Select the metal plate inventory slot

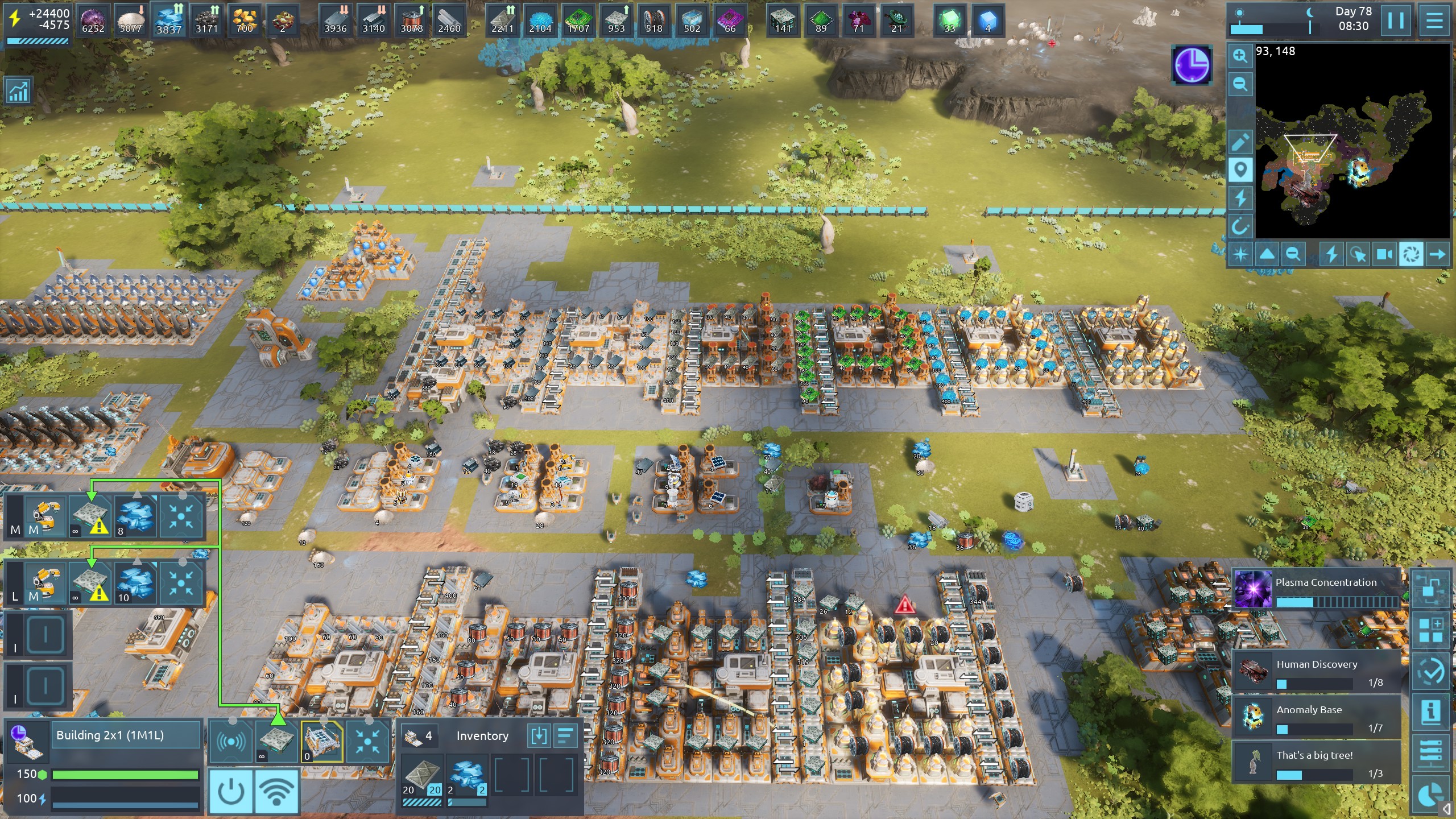[422, 775]
